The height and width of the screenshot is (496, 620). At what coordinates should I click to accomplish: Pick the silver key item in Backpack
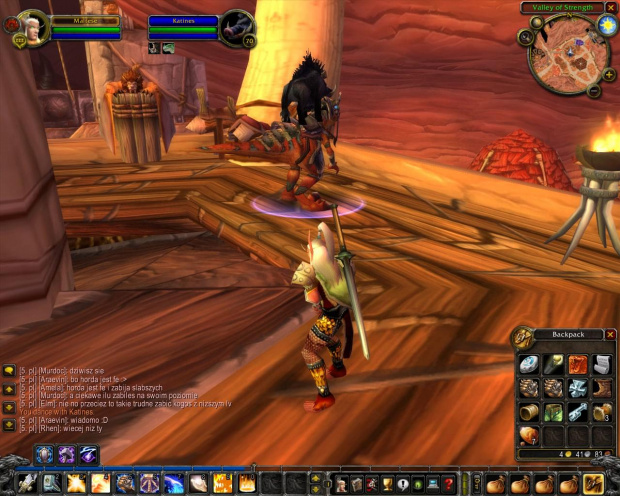pos(578,412)
